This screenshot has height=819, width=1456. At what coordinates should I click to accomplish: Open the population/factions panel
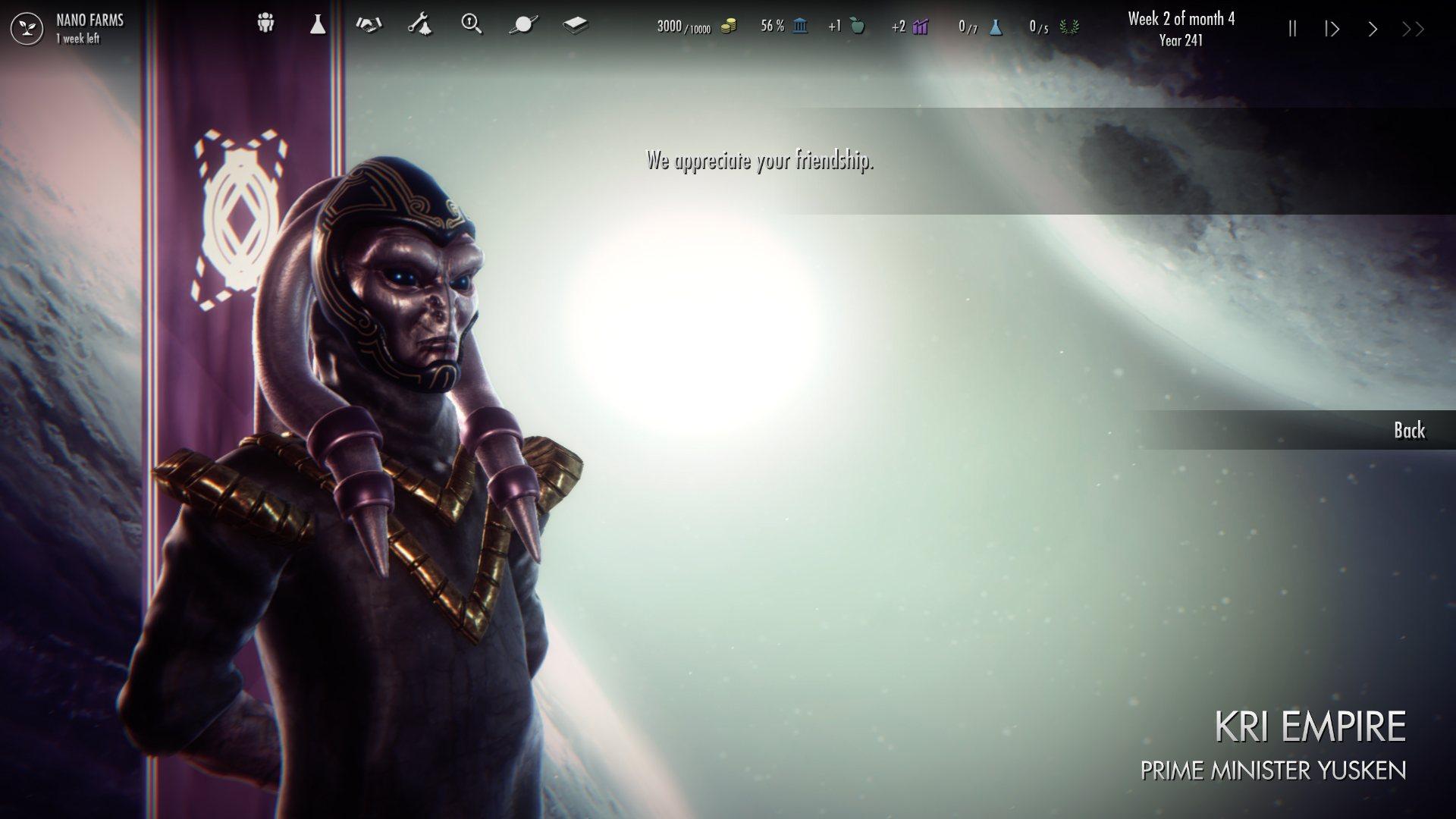(264, 24)
